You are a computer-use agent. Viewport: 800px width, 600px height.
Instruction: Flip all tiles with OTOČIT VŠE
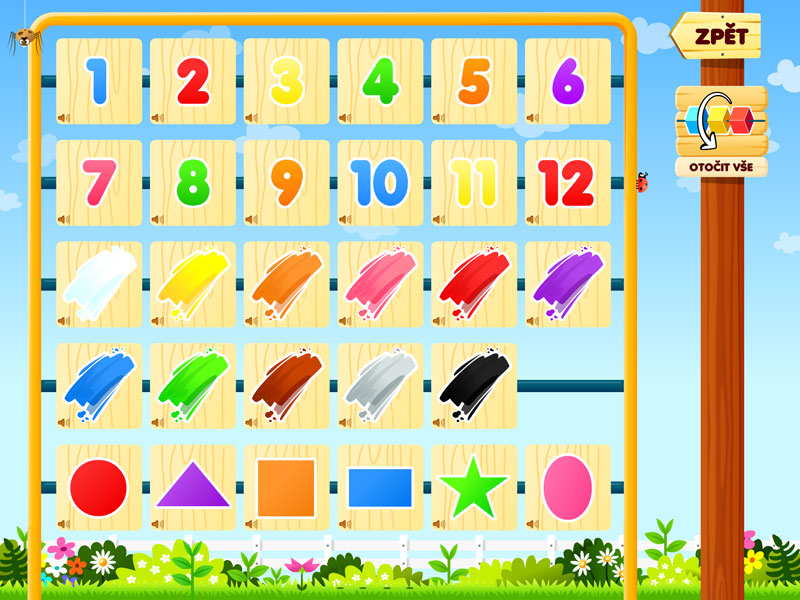(720, 131)
